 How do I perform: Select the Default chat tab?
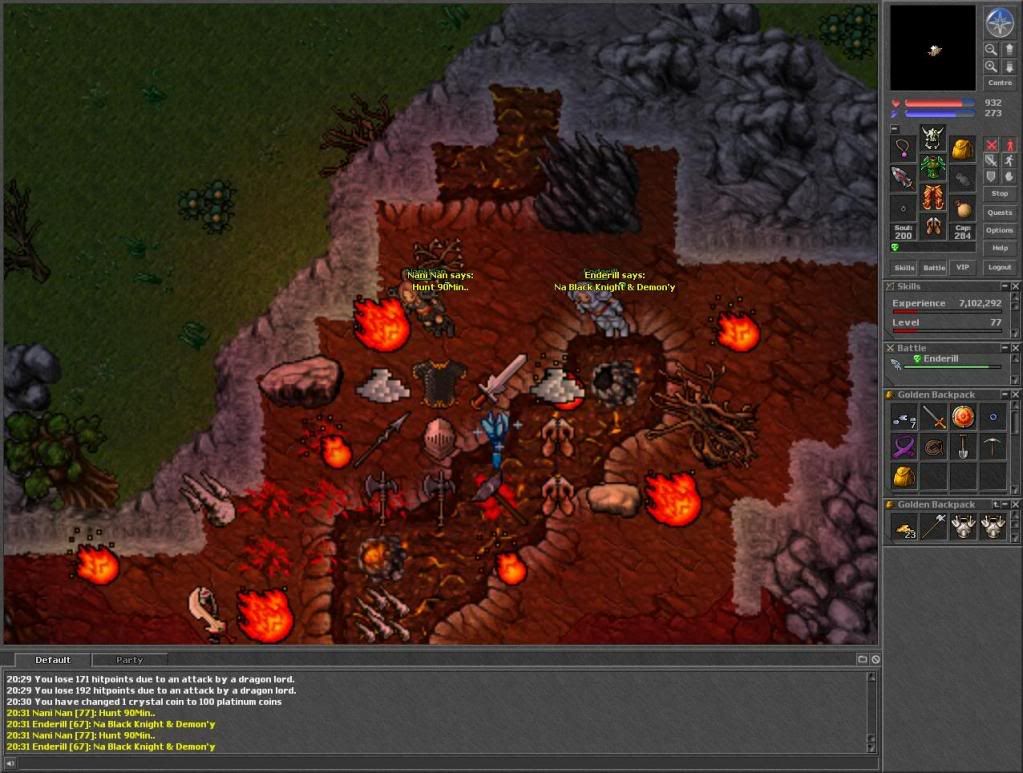click(x=52, y=660)
